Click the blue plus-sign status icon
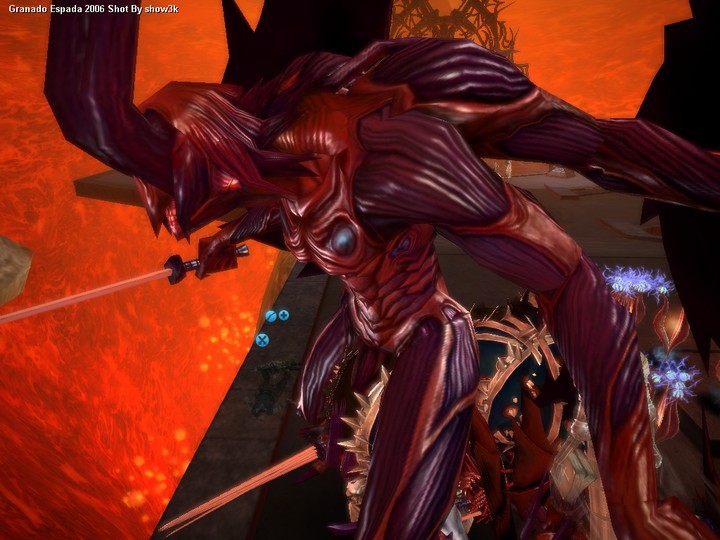The image size is (720, 540). [x=284, y=316]
